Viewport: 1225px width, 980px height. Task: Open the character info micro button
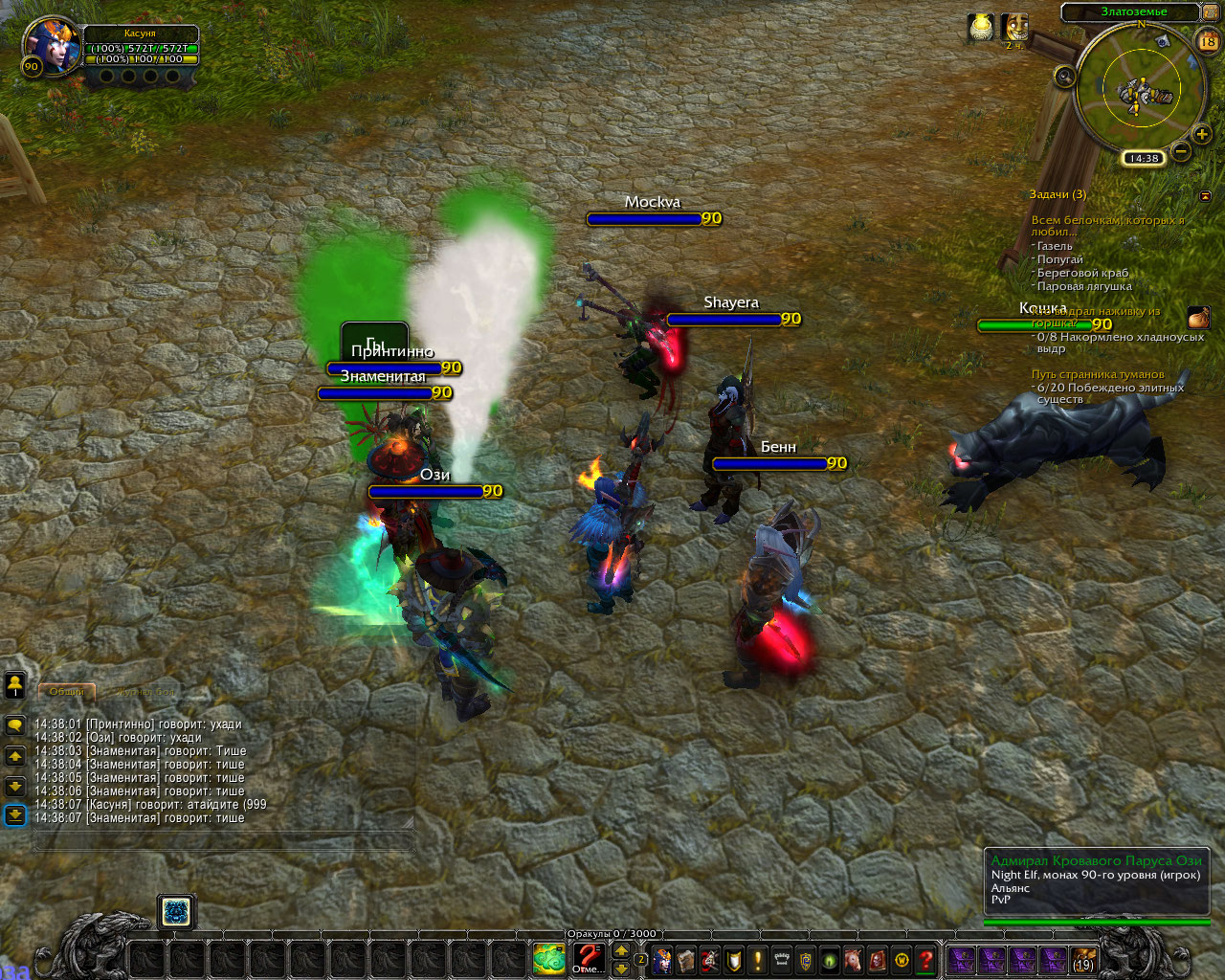(662, 959)
